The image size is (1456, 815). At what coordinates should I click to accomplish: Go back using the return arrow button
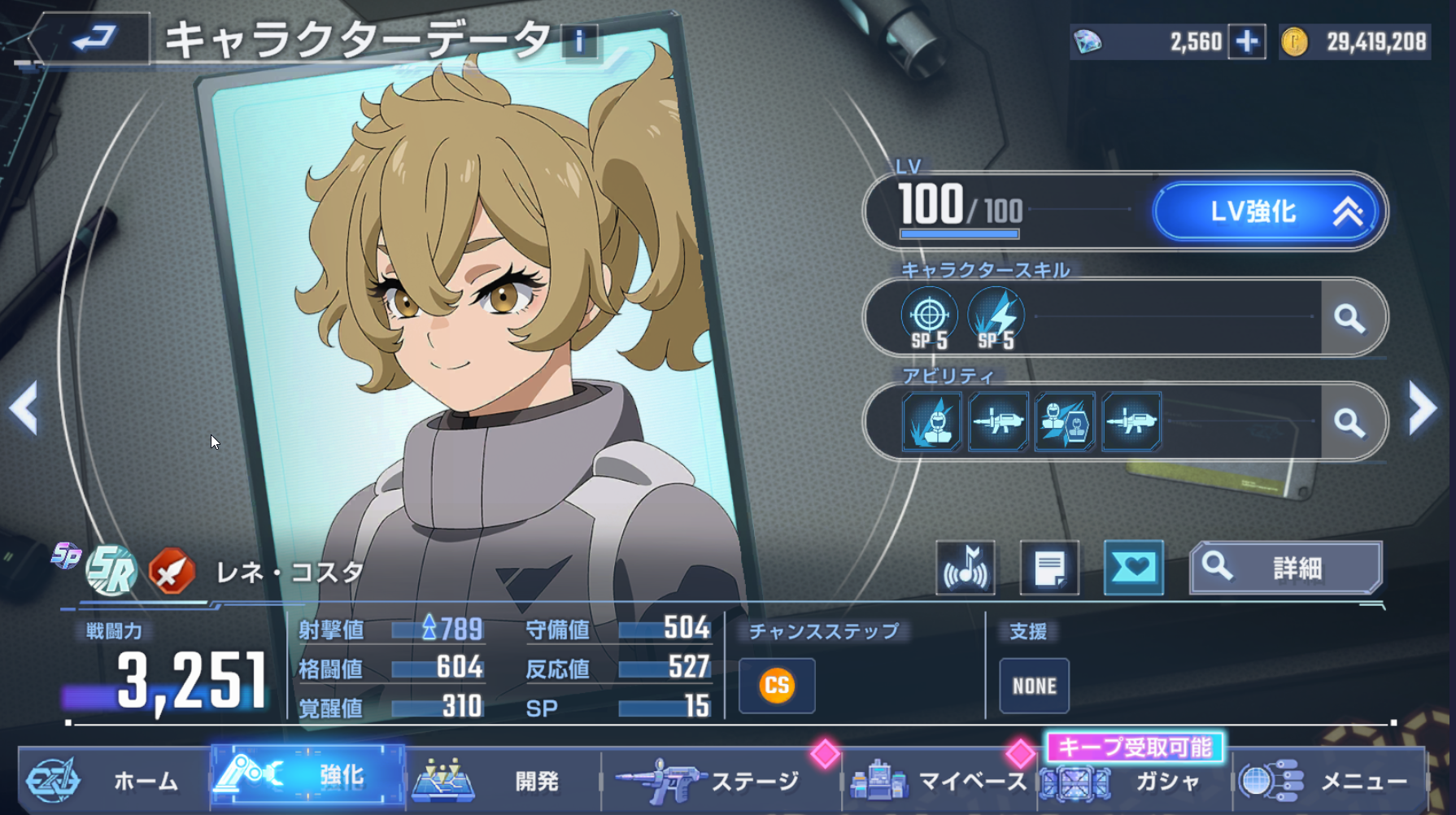tap(91, 38)
